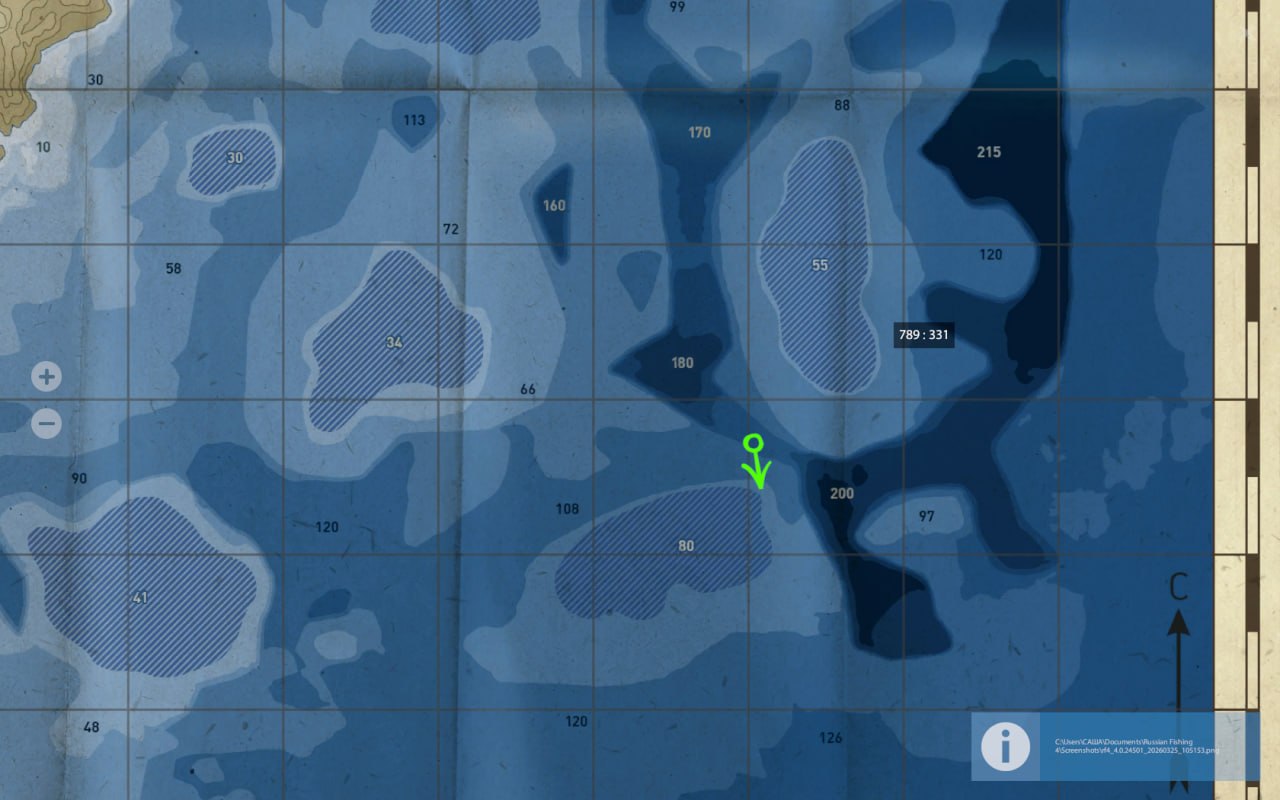
Task: Click the zoom-out minus icon on the map
Action: coord(45,424)
